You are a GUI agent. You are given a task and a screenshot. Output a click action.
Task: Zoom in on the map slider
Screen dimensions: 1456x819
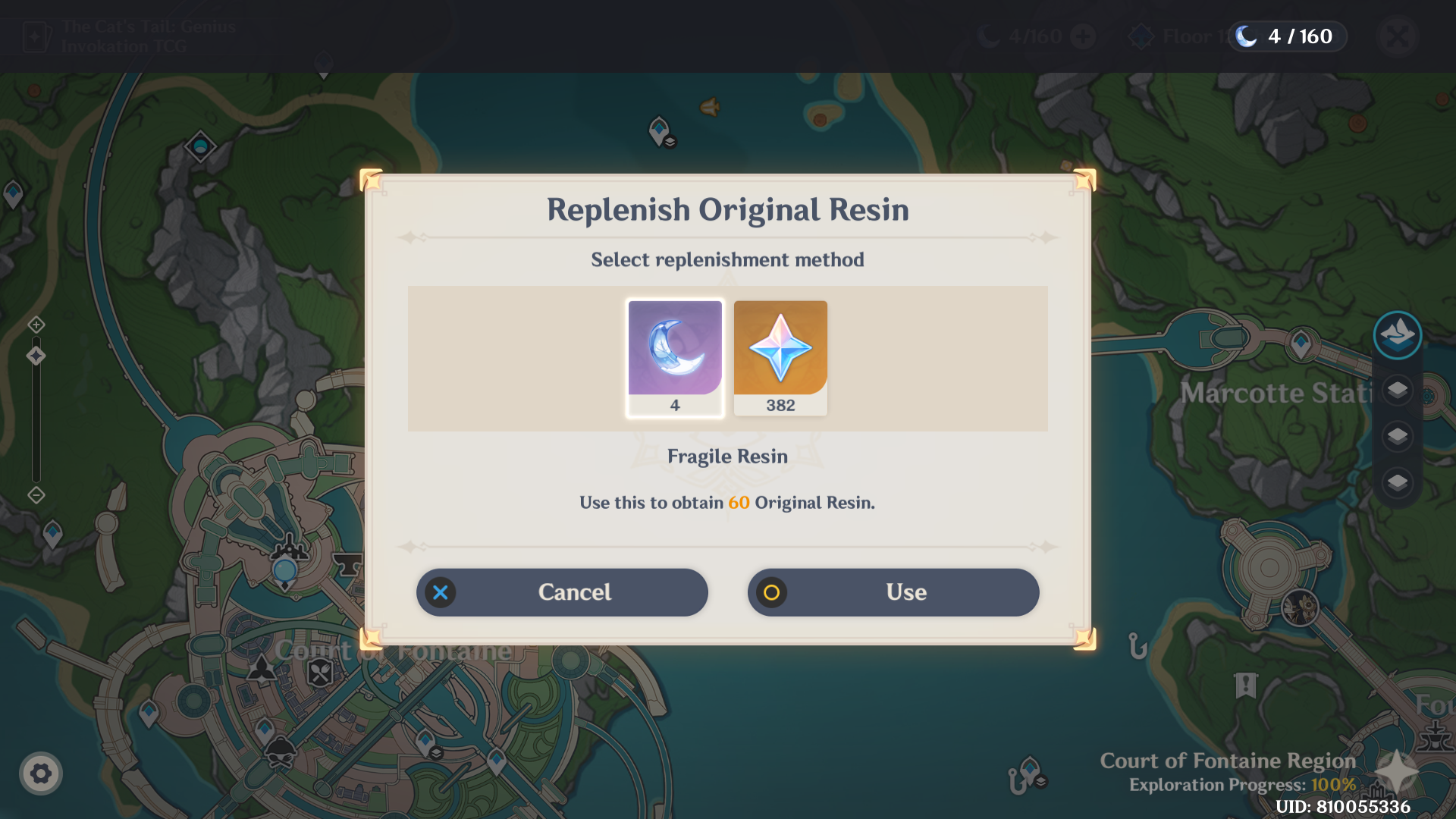pos(36,325)
